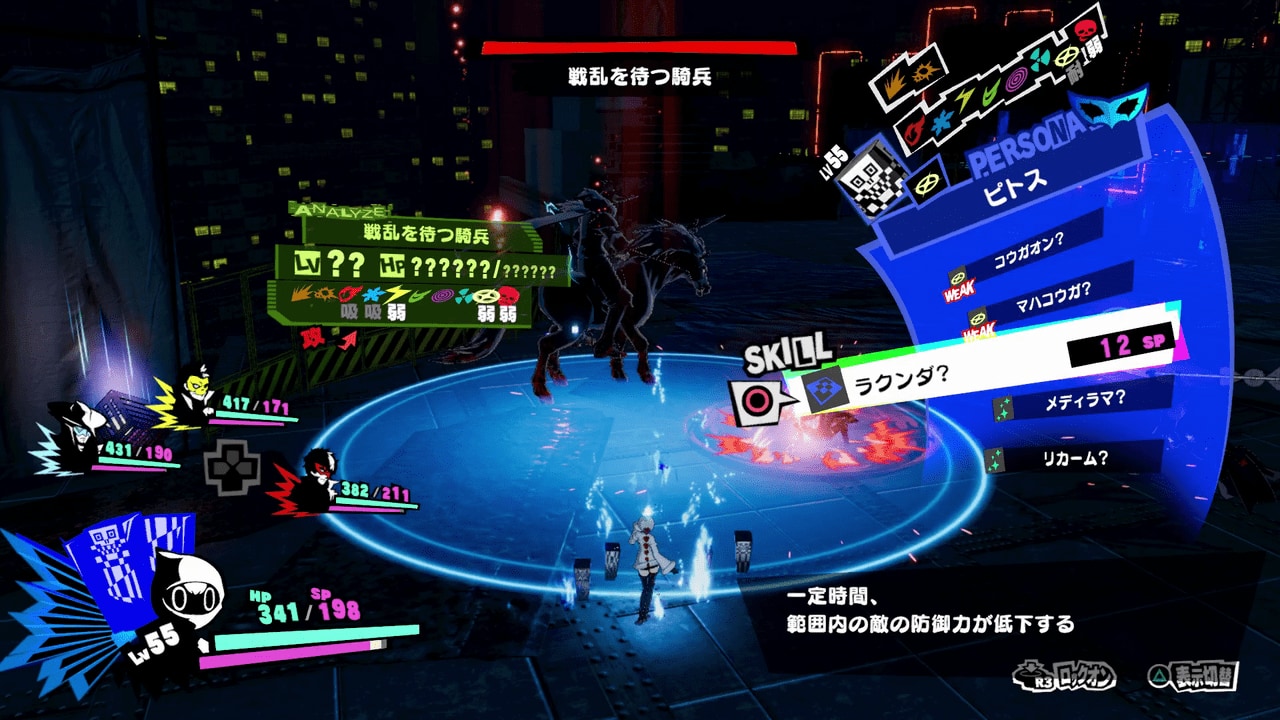Select the ice icon showing 吸 drain in ANALYZE

pos(372,293)
